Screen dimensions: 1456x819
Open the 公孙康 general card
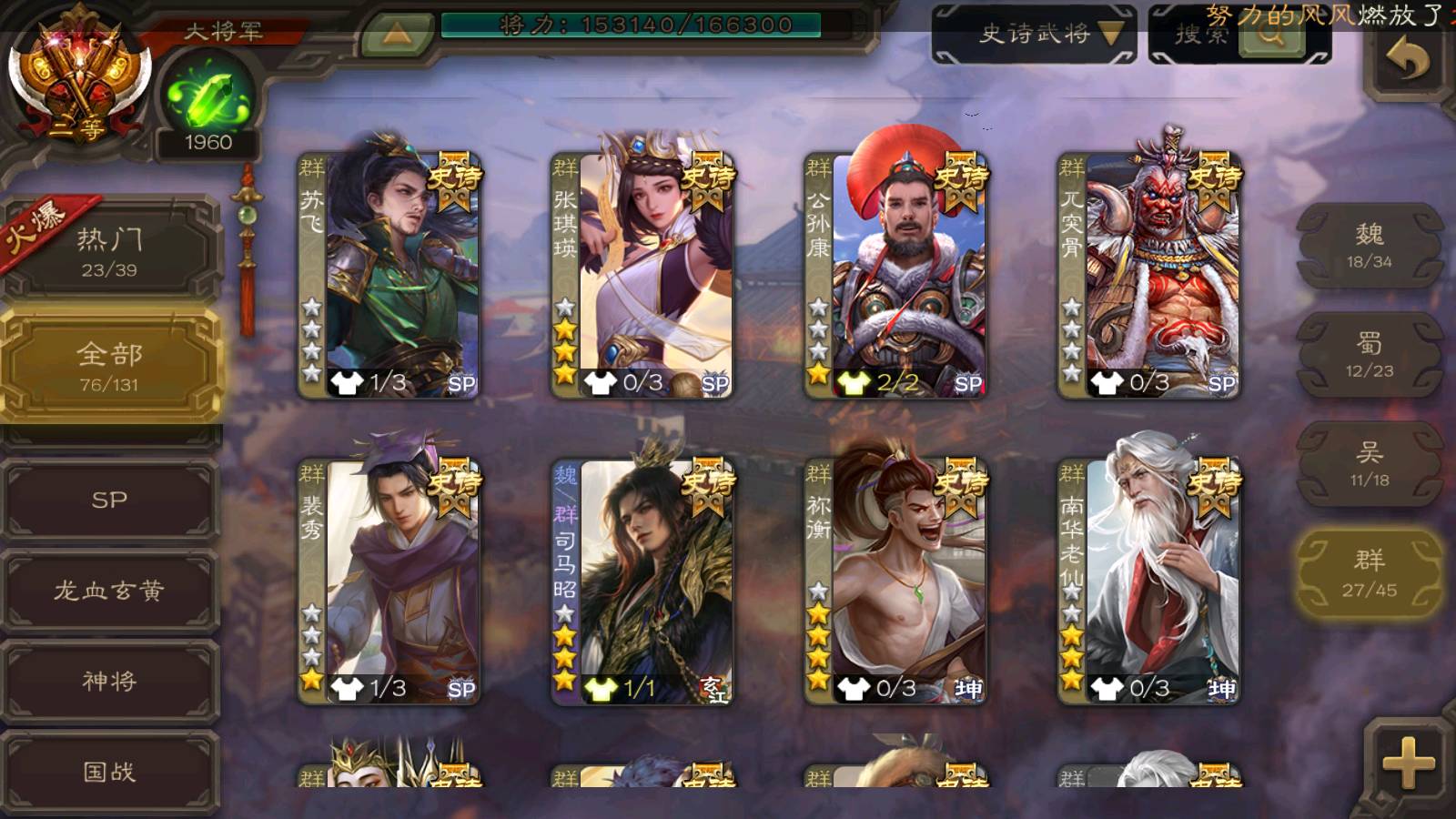tap(896, 275)
